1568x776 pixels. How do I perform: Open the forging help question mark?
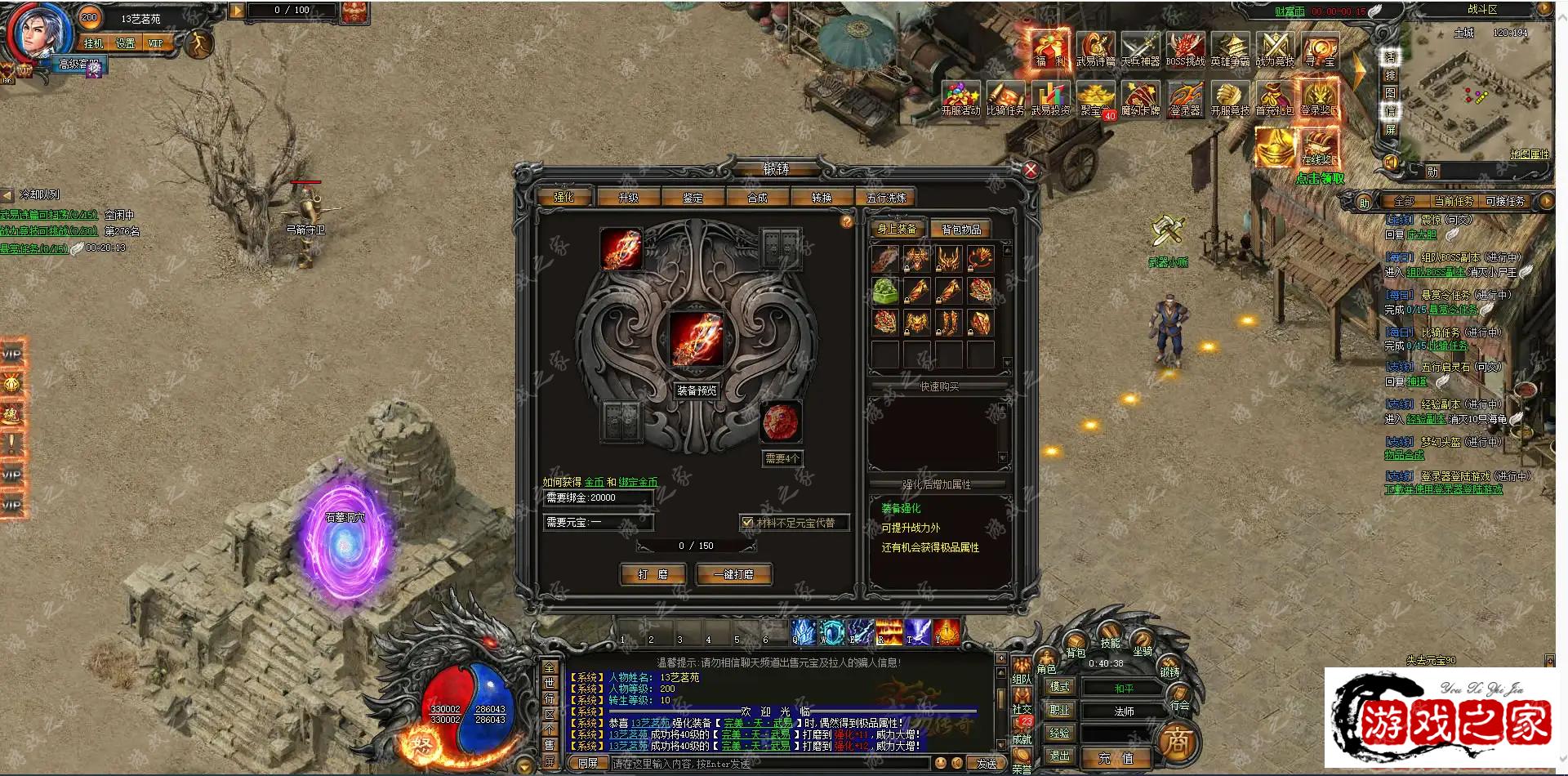tap(847, 221)
